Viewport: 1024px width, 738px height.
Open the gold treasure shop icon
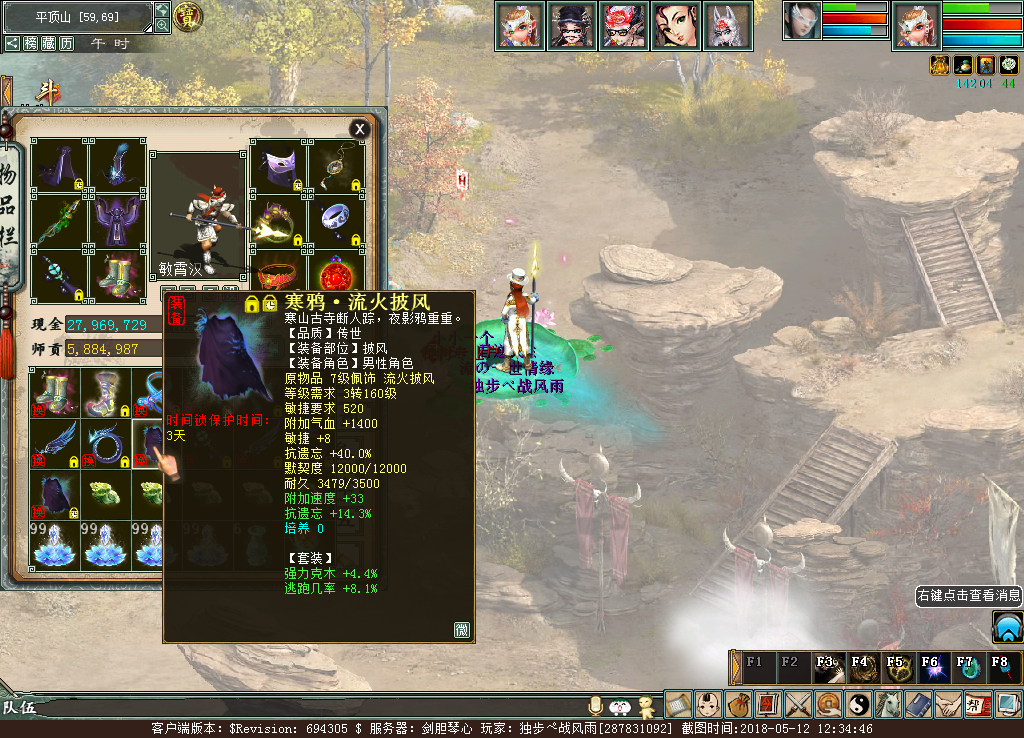tap(187, 16)
